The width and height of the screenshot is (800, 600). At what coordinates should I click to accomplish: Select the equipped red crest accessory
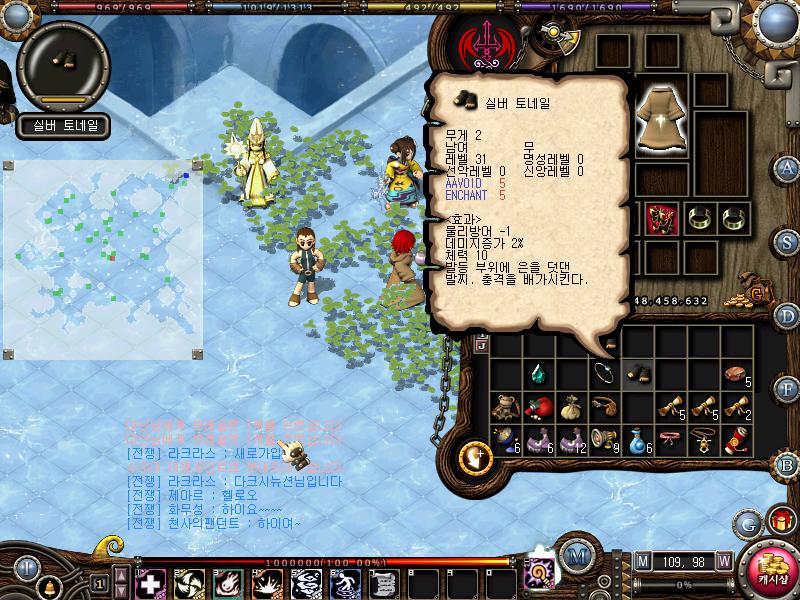coord(661,216)
